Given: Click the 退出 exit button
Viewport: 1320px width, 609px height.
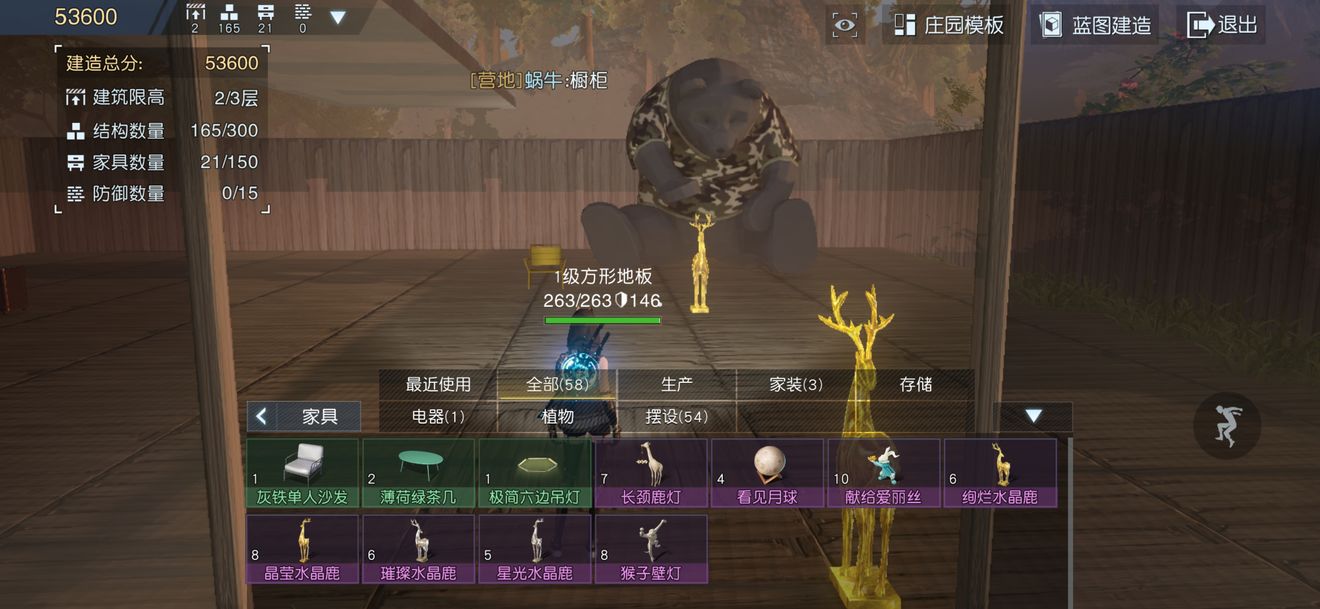Looking at the screenshot, I should [x=1221, y=25].
